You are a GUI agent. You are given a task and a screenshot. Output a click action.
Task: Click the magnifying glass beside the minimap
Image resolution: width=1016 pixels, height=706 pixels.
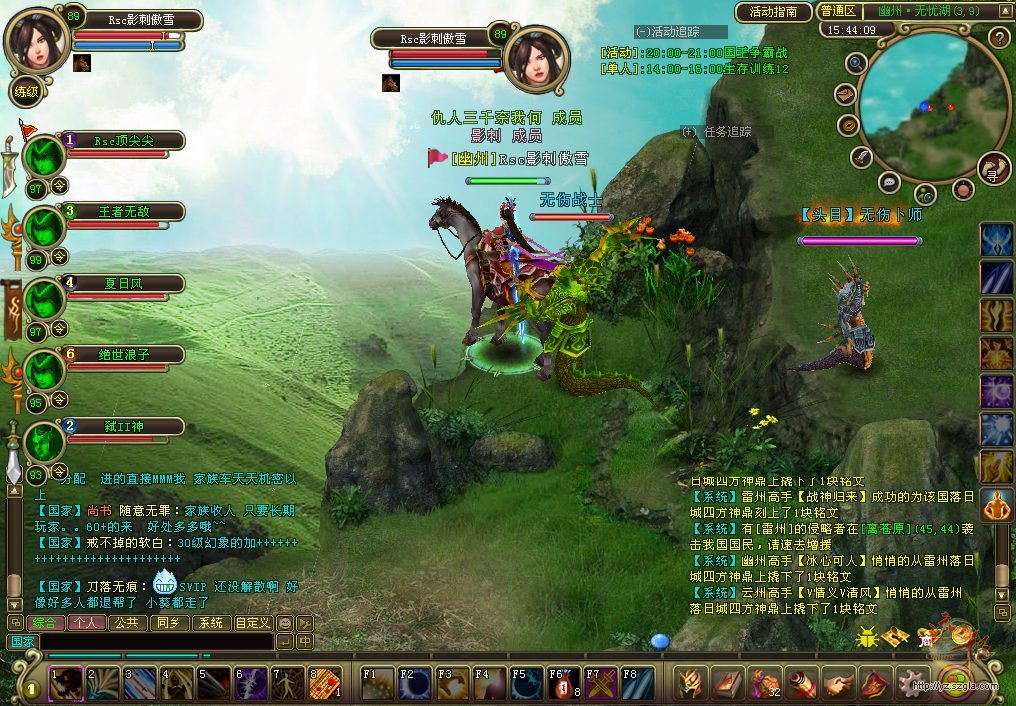[x=856, y=63]
